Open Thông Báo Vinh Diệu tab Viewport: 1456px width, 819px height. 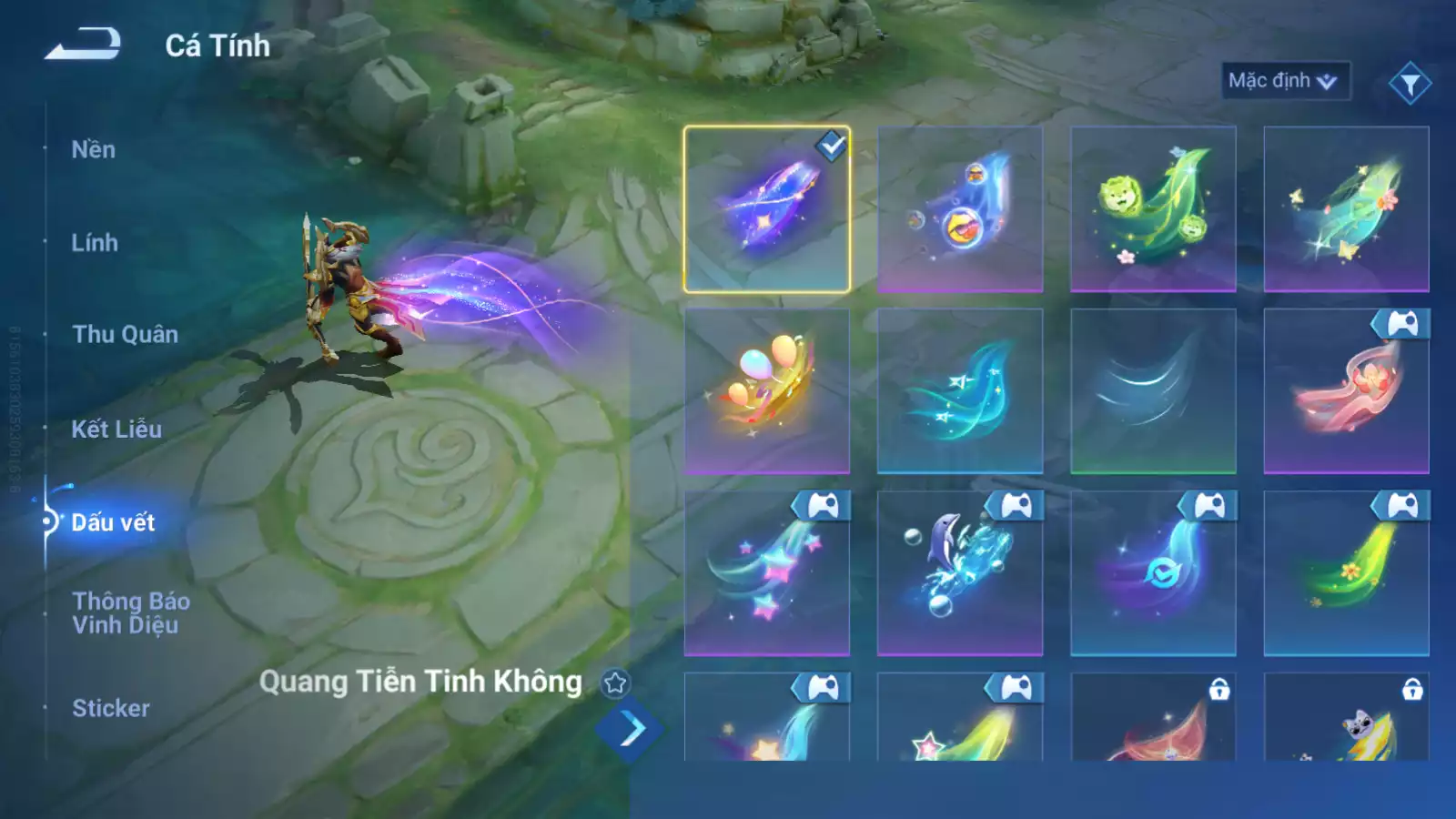[131, 612]
